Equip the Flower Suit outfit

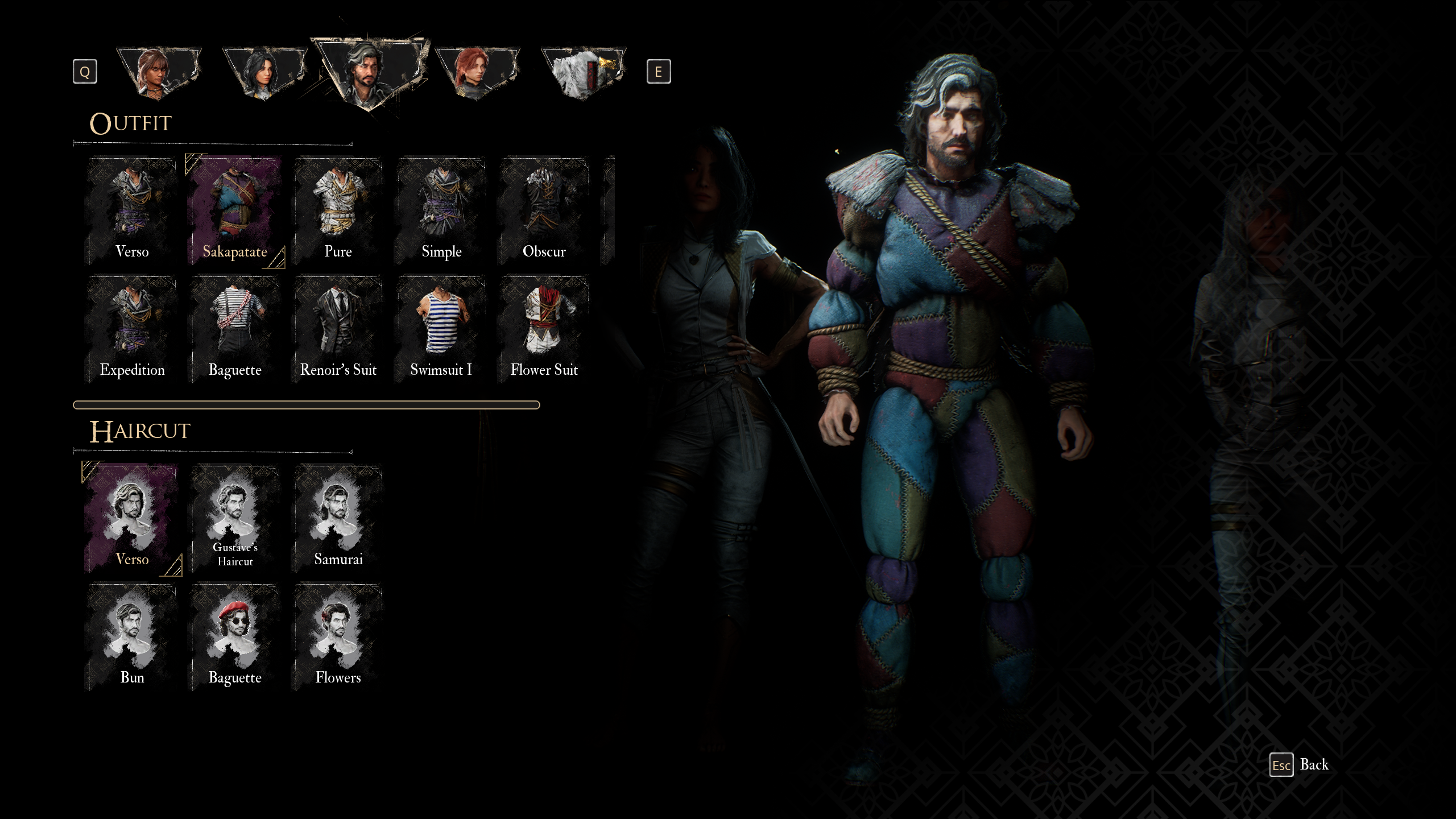tap(544, 329)
